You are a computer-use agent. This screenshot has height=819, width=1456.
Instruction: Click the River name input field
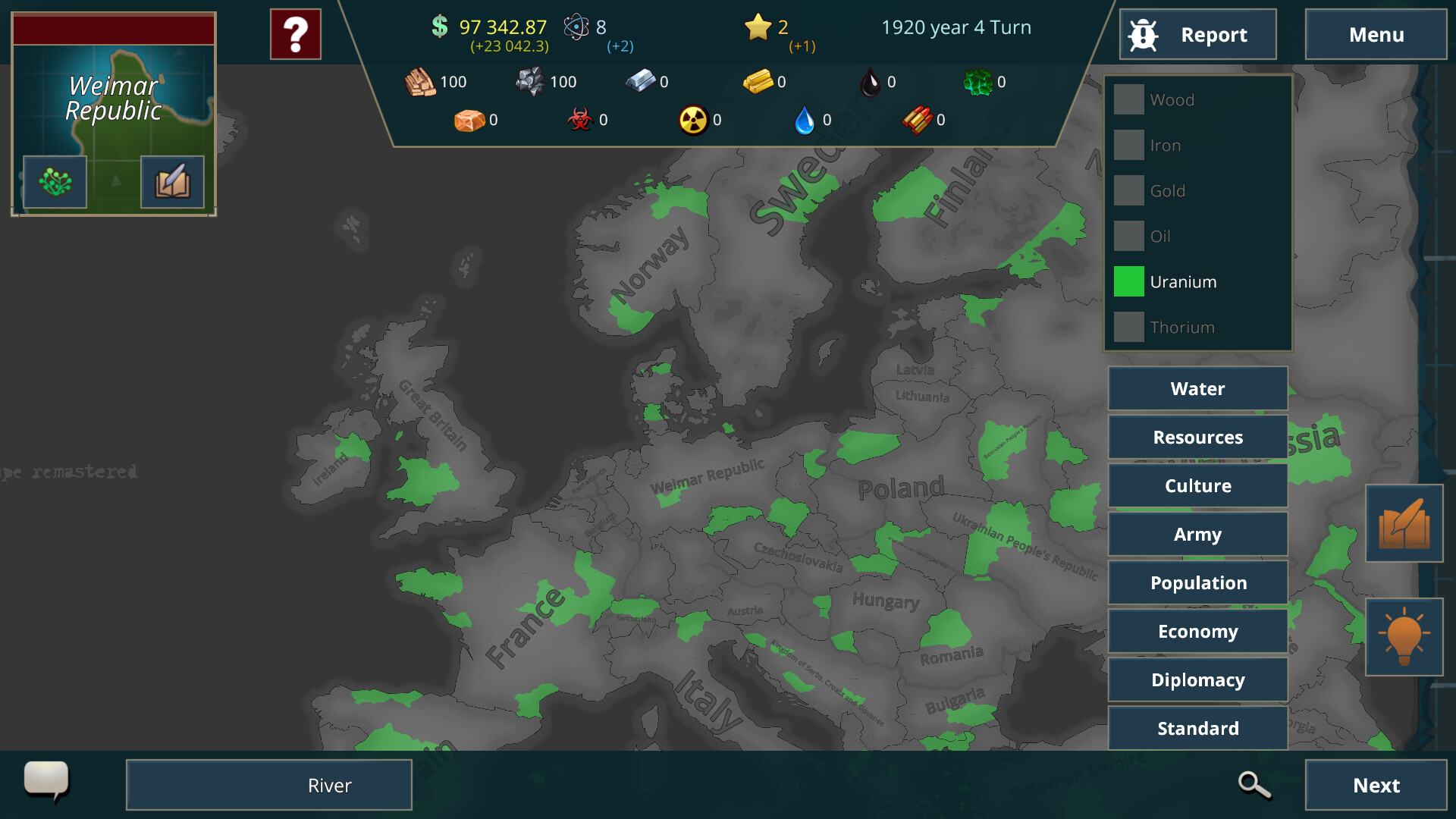[268, 785]
